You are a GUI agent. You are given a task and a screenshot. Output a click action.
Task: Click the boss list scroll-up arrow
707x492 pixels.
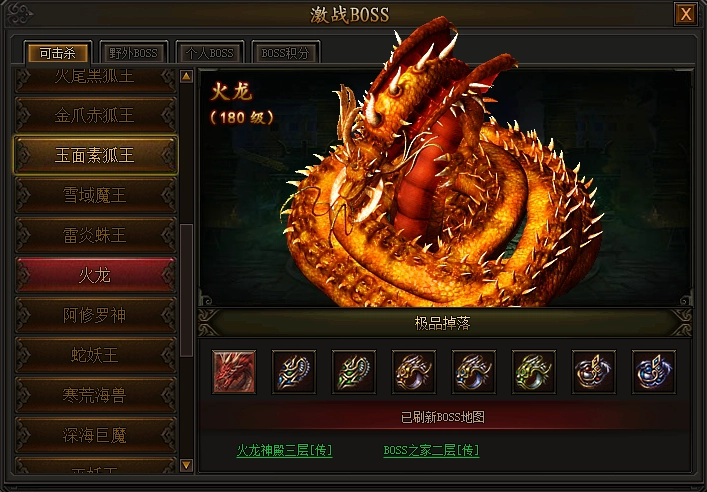186,76
